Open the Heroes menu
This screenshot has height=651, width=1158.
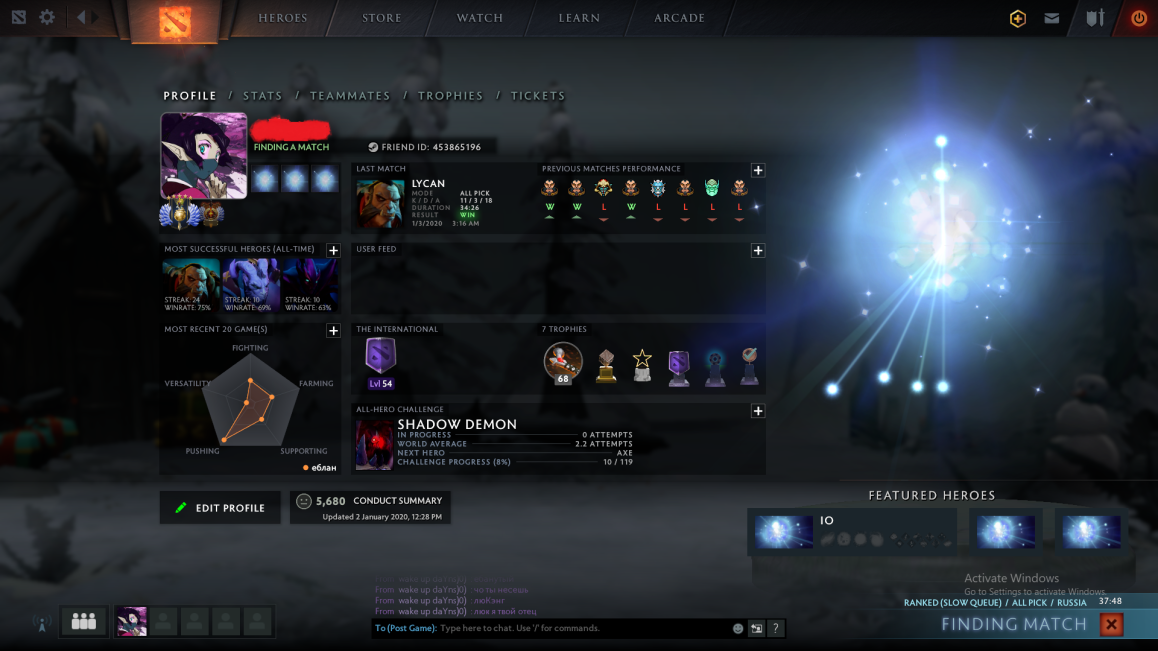tap(283, 18)
